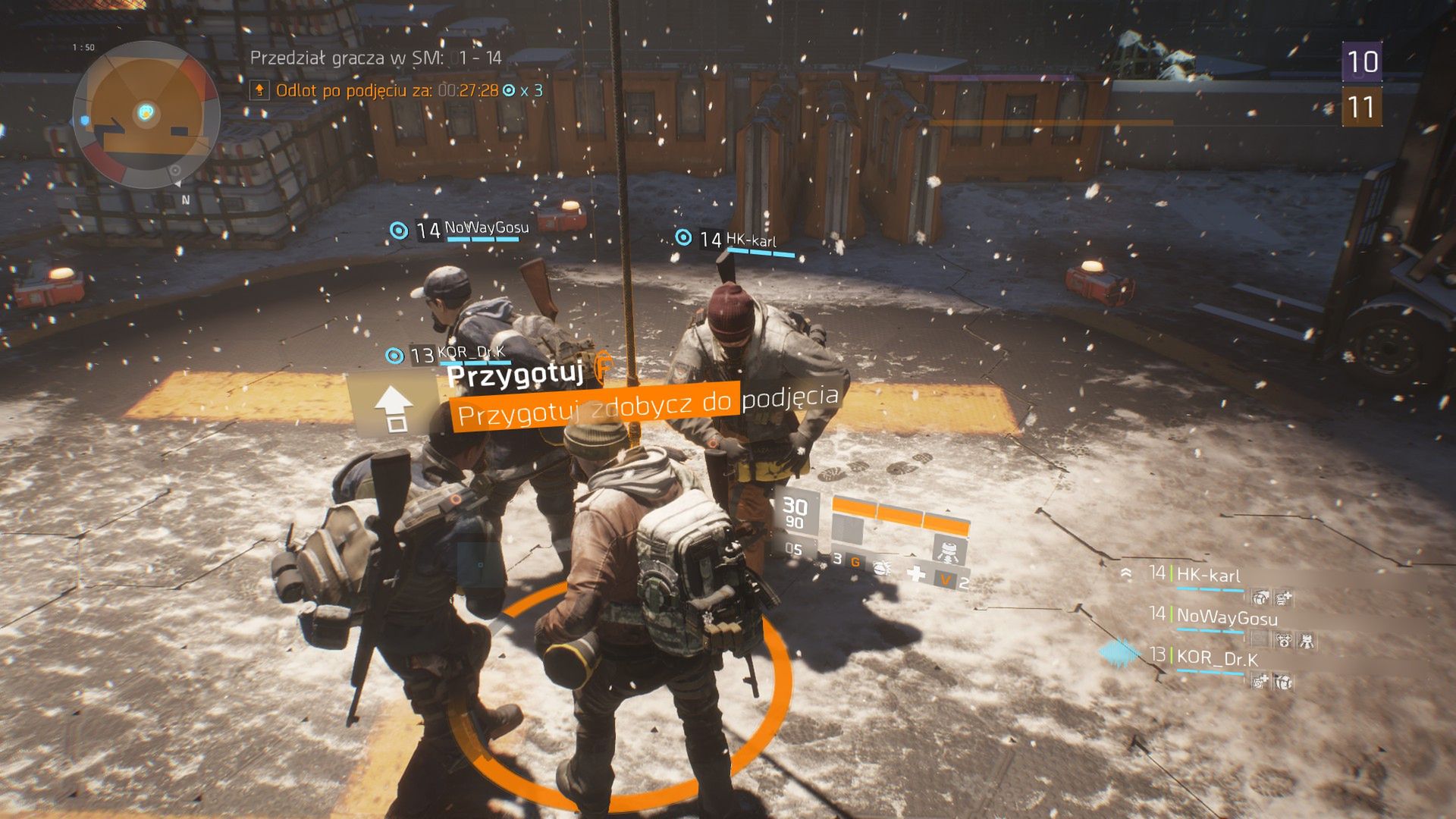Image resolution: width=1456 pixels, height=819 pixels.
Task: Expand the group list via double chevron
Action: [x=1126, y=573]
